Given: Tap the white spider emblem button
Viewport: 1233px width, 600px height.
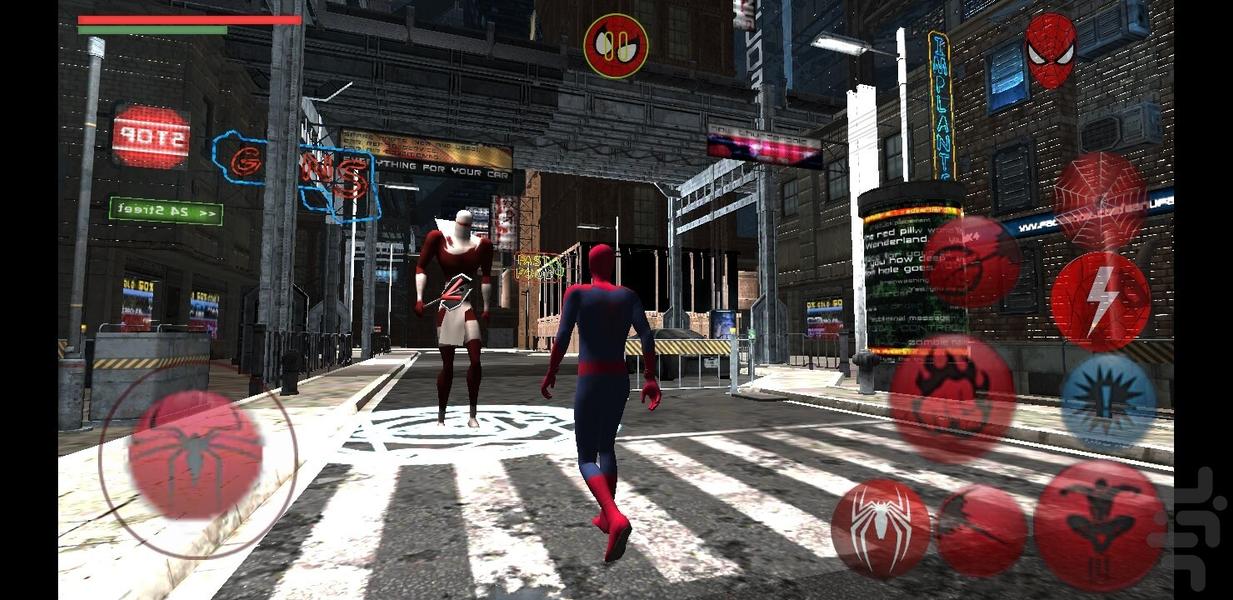Looking at the screenshot, I should click(x=880, y=528).
